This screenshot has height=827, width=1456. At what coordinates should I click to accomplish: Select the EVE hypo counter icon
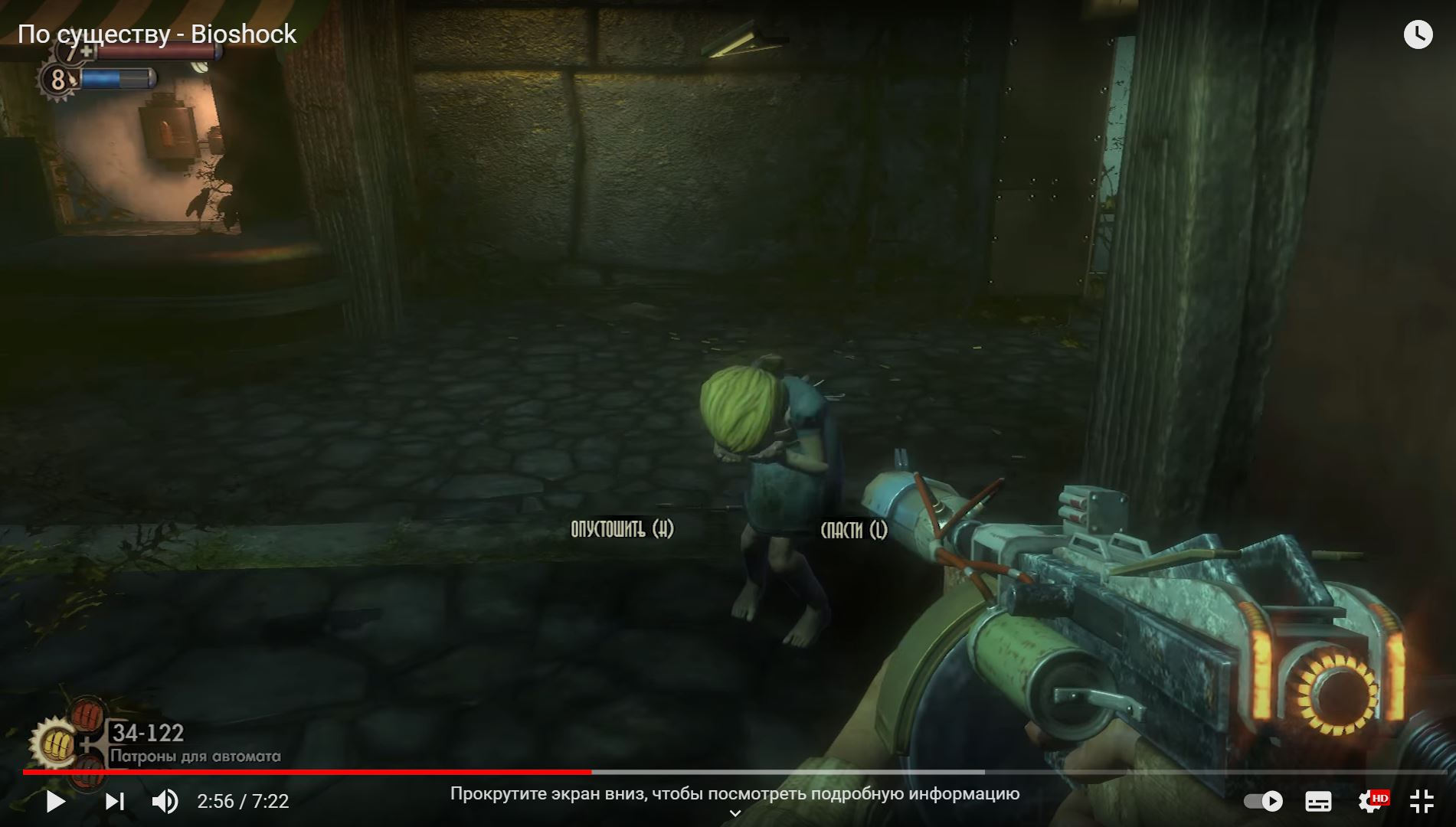tap(57, 79)
